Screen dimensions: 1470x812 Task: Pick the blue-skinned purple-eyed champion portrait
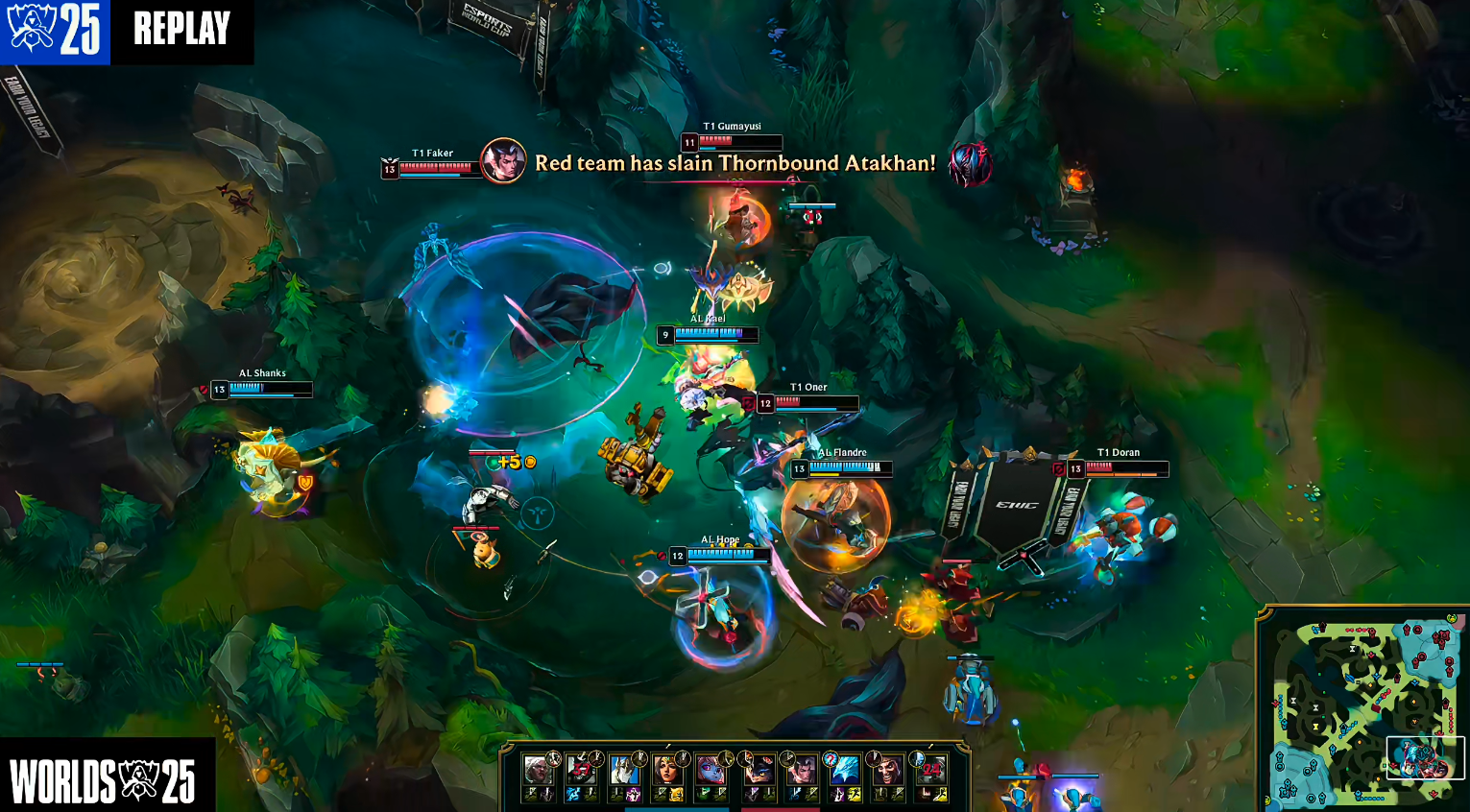tap(711, 770)
